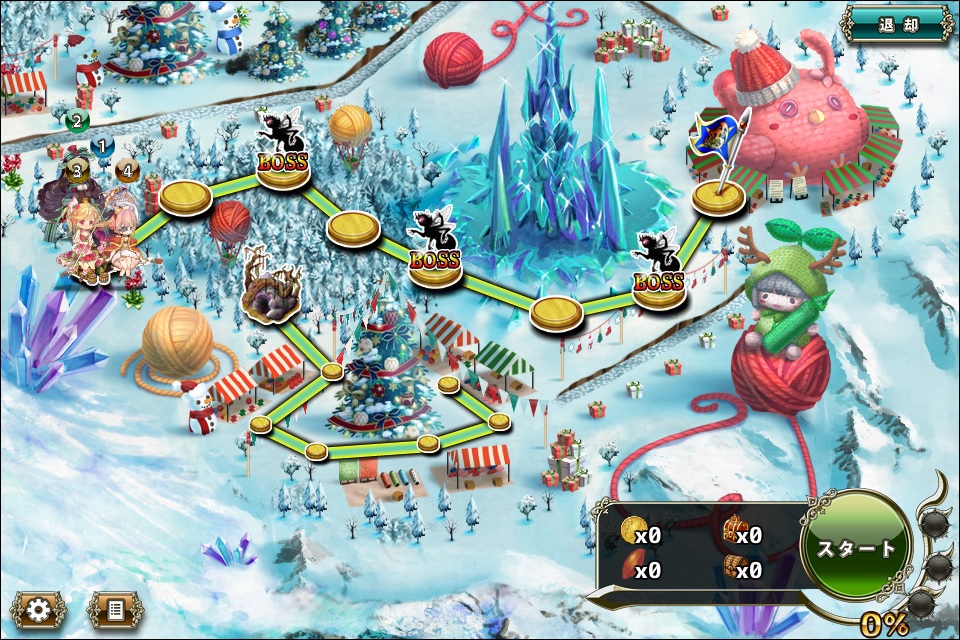
Task: Tap the green スタート start button
Action: (857, 548)
